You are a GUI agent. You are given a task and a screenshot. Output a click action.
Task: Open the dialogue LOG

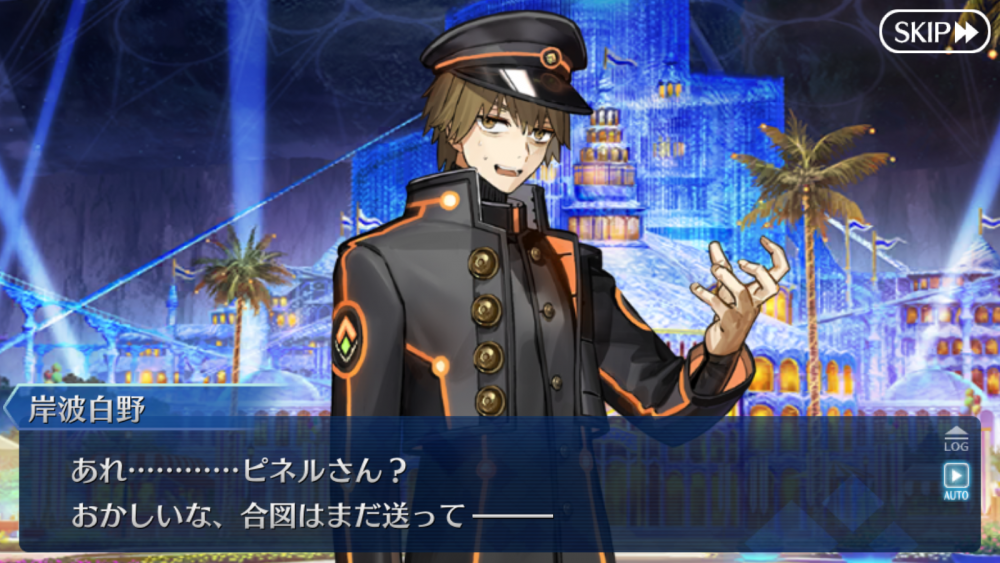pos(955,438)
